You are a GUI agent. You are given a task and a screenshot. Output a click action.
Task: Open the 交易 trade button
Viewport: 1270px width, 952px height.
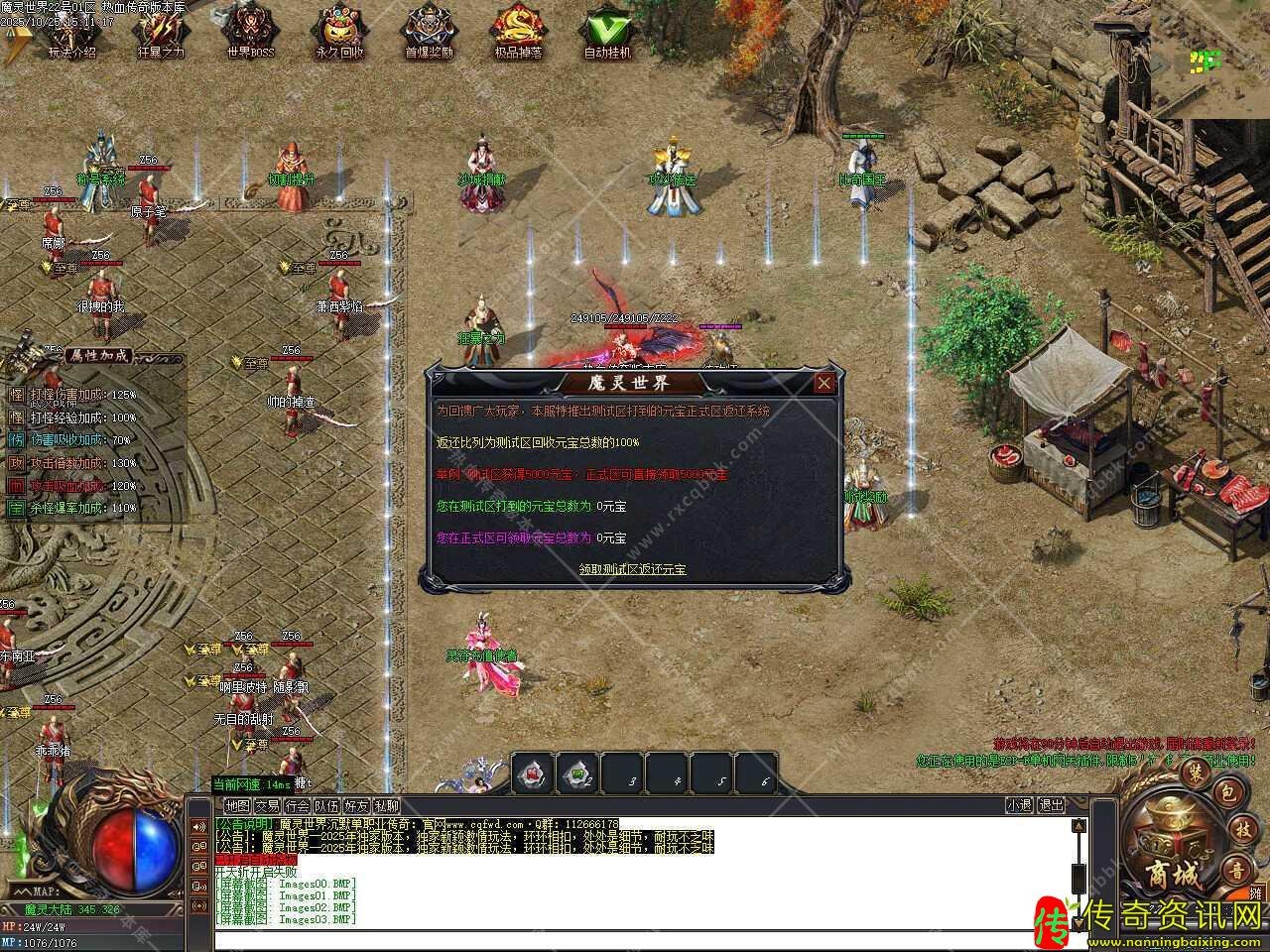coord(267,806)
